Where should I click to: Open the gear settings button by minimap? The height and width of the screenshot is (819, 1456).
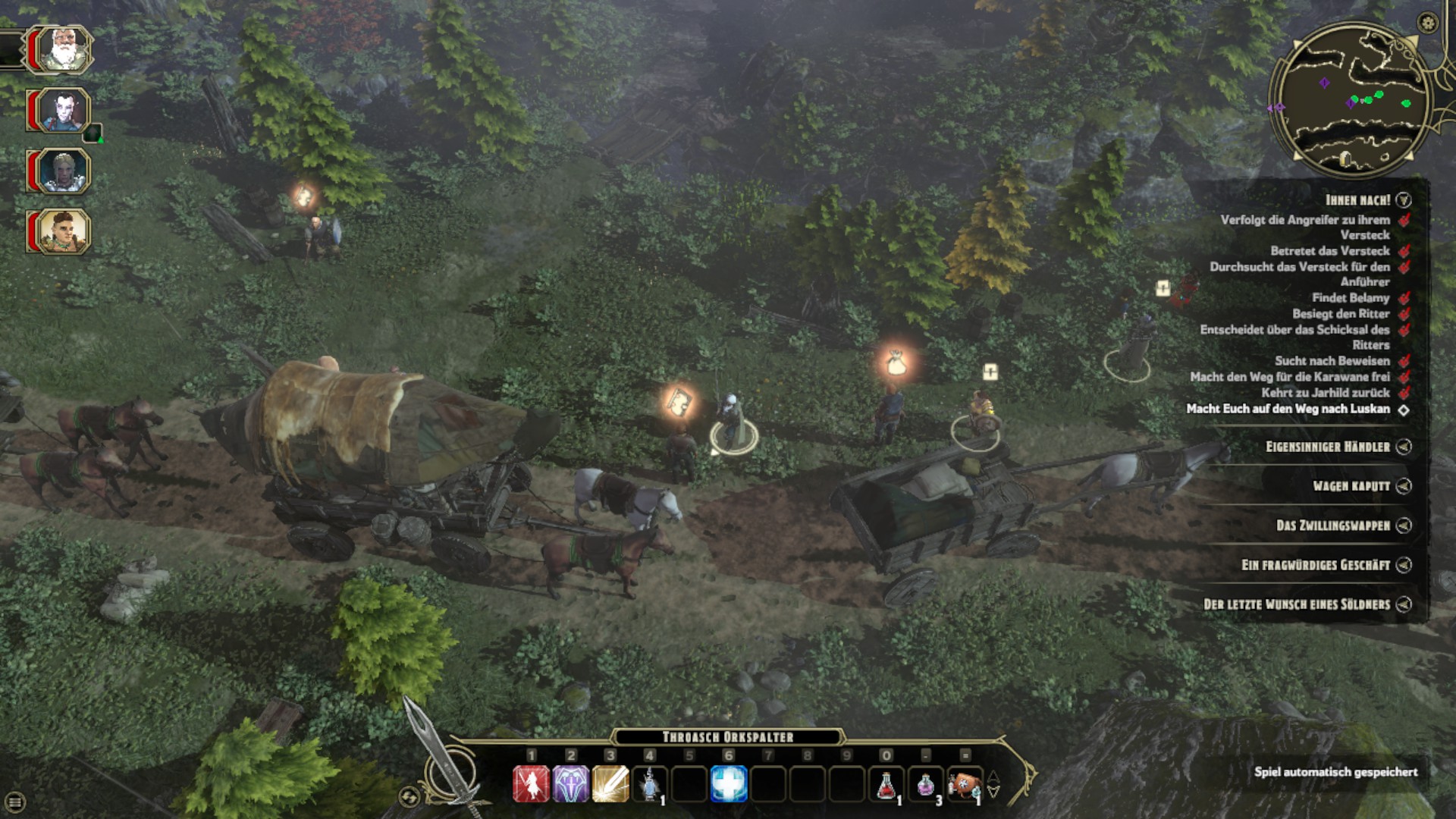[x=1428, y=23]
